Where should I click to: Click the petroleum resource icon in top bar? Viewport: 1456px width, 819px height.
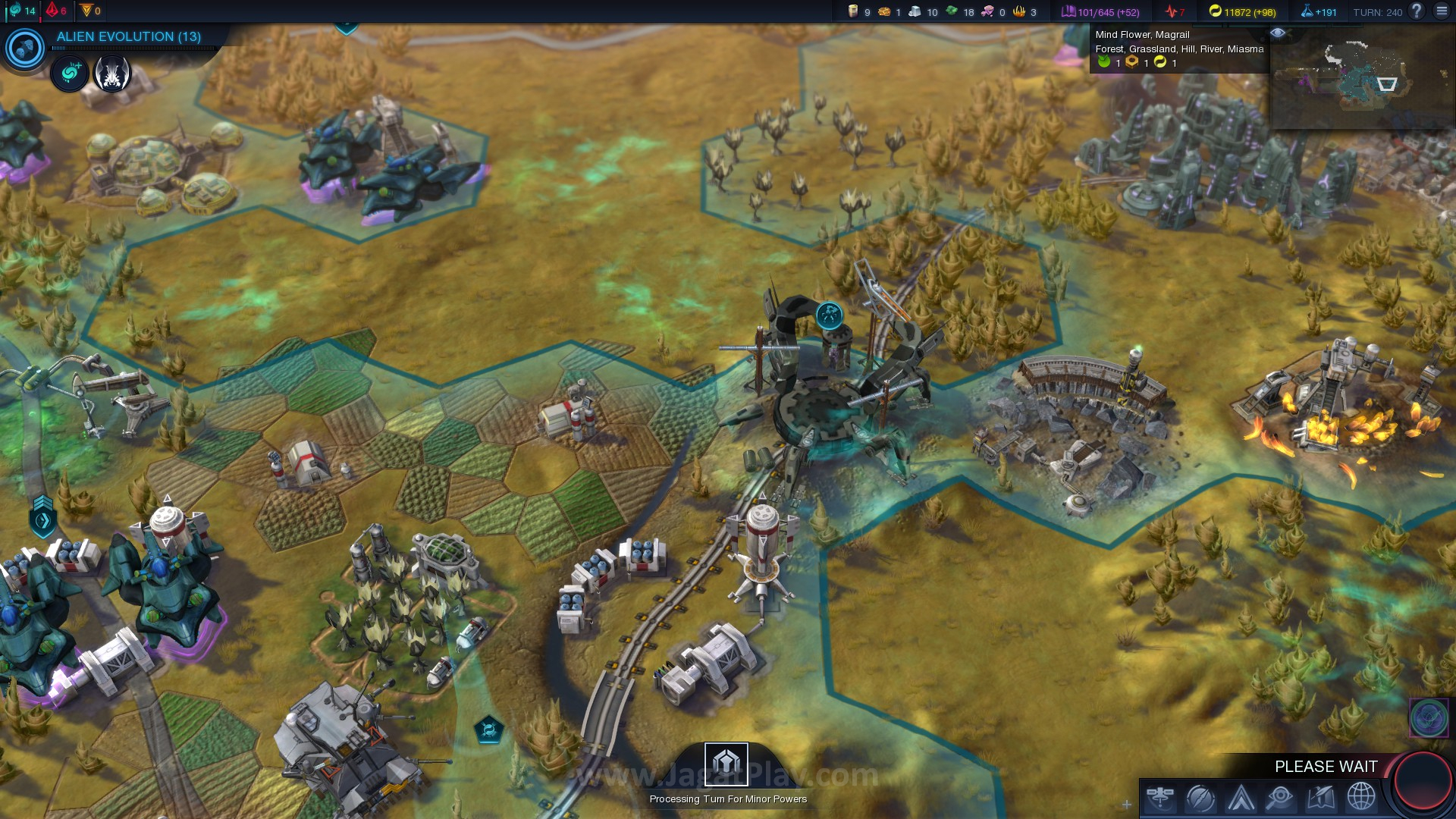(x=852, y=12)
